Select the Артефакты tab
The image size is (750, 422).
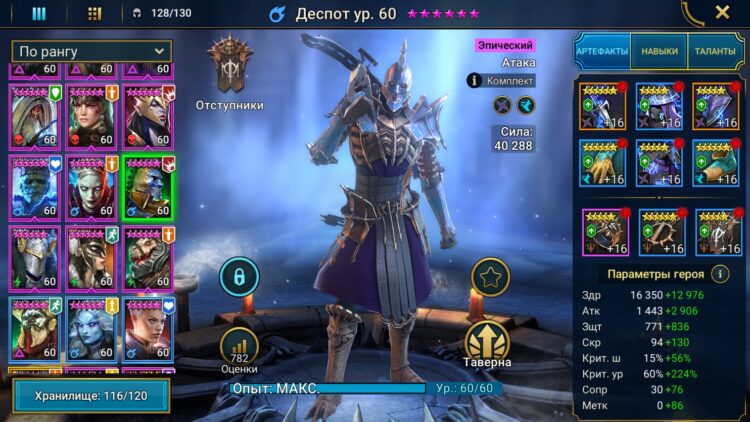(601, 51)
